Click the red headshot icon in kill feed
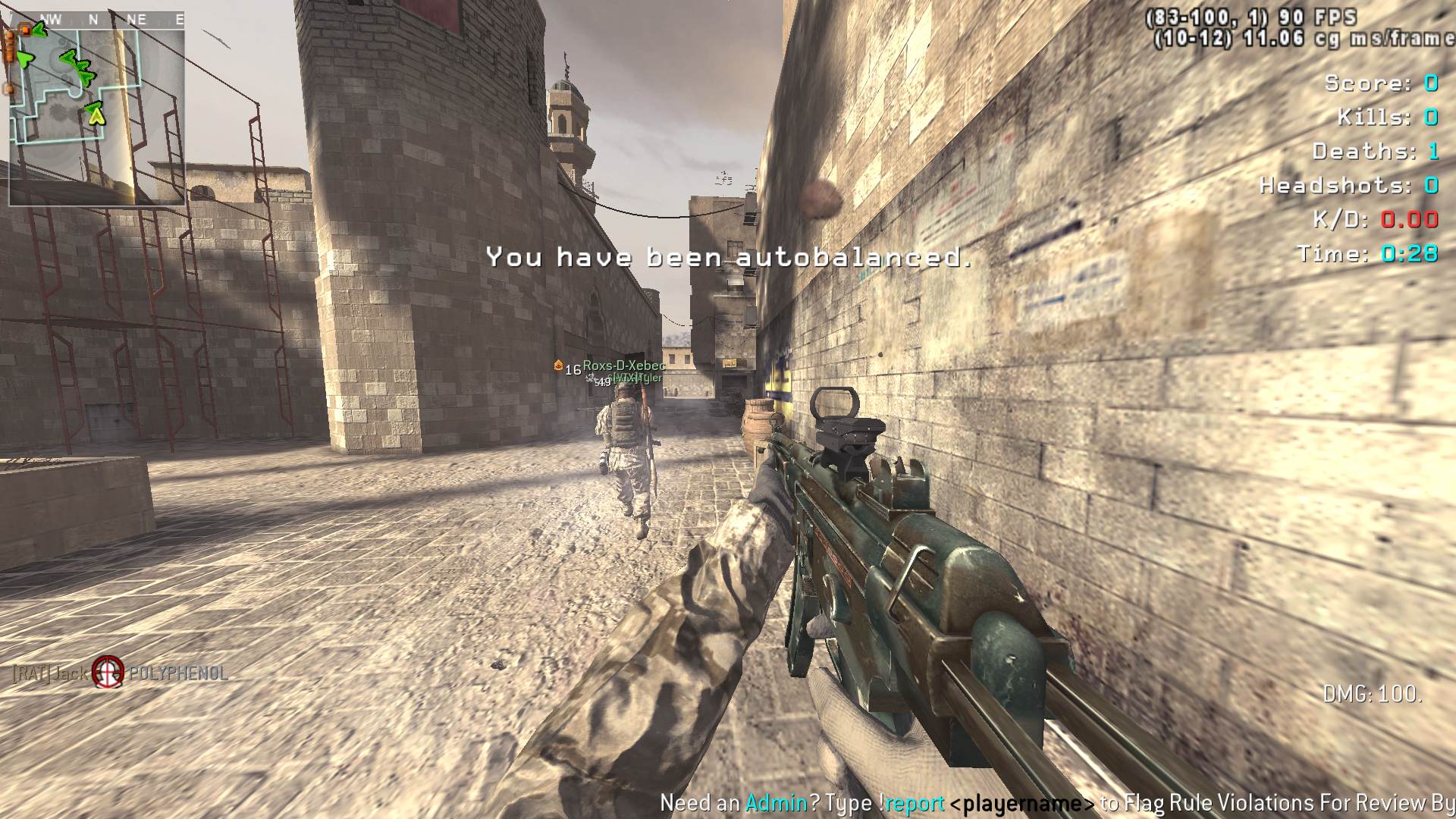This screenshot has height=819, width=1456. (x=108, y=672)
